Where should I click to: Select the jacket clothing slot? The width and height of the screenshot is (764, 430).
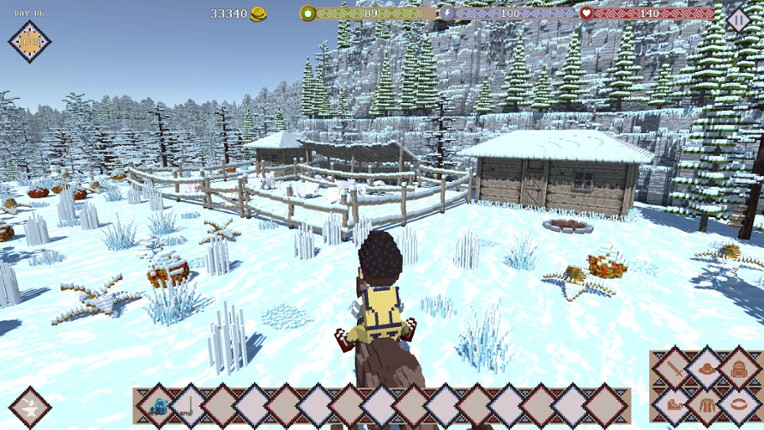[707, 405]
